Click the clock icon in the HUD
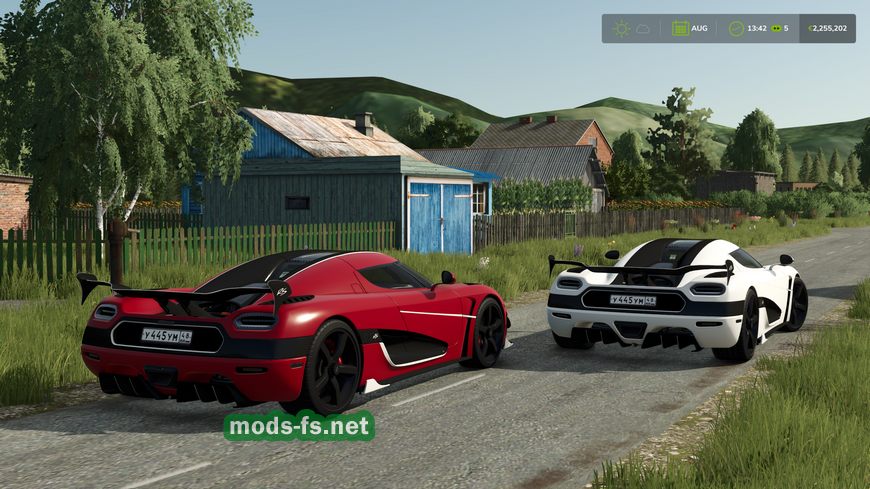Image resolution: width=870 pixels, height=489 pixels. coord(736,28)
